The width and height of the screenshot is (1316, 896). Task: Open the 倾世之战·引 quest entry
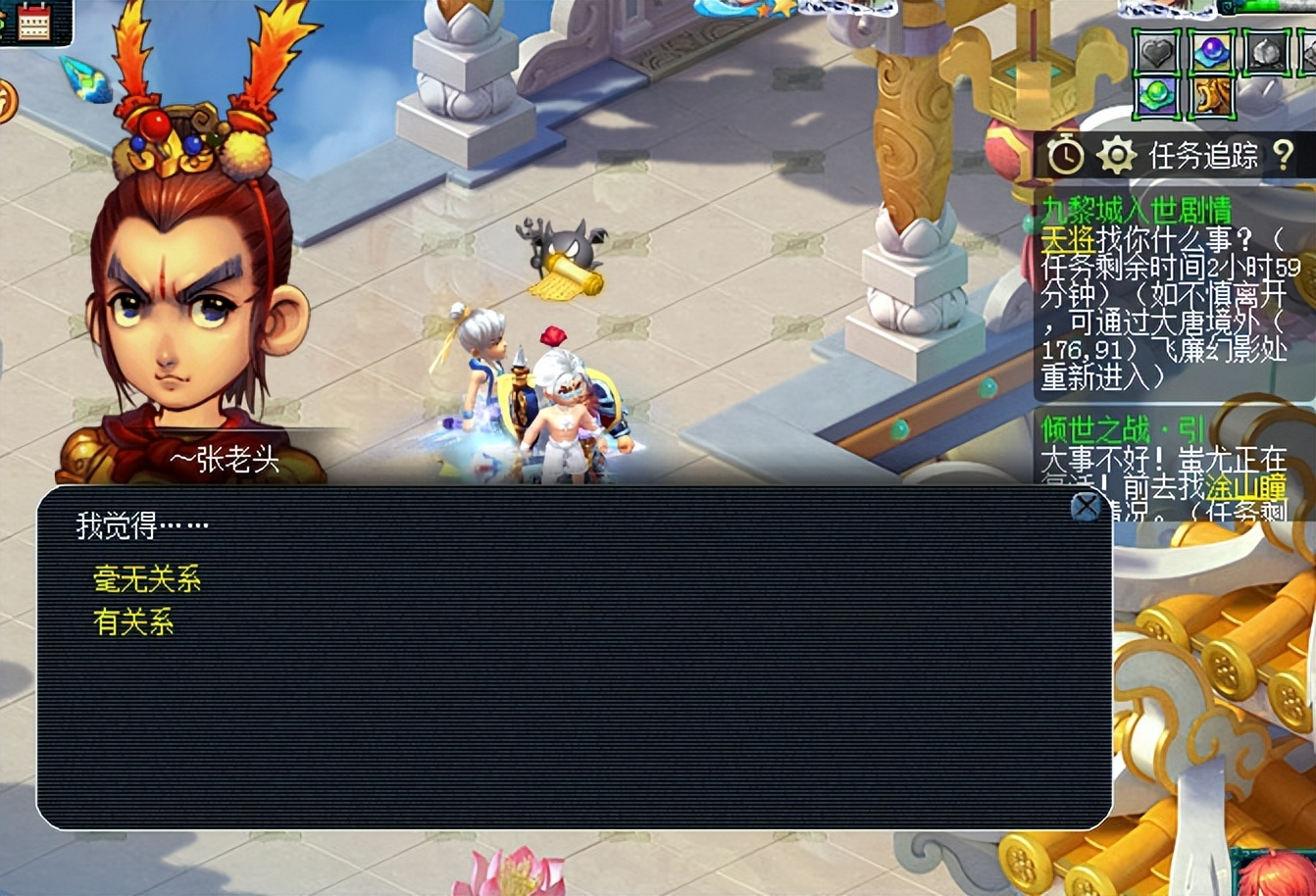[1122, 430]
